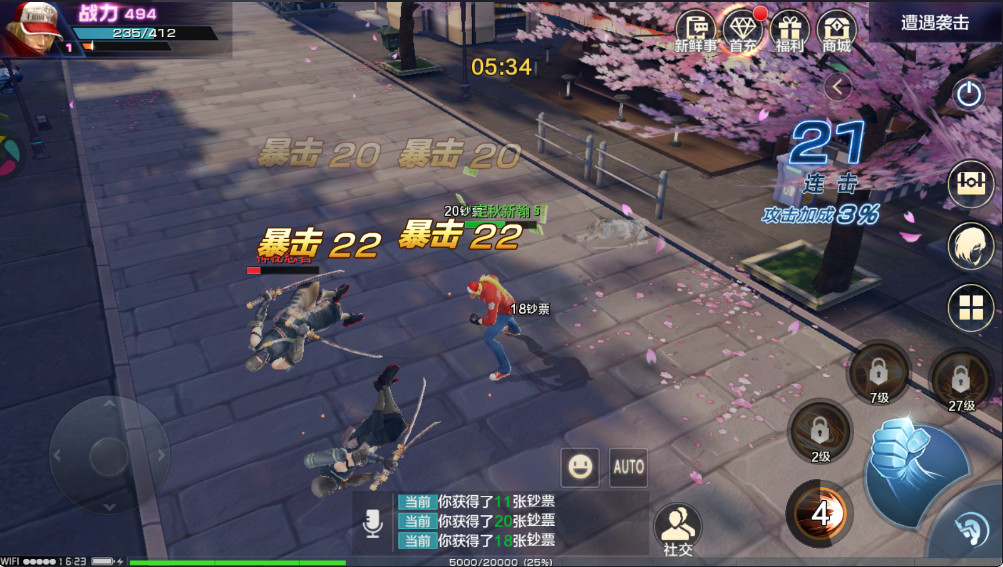This screenshot has height=567, width=1003.
Task: Open the four-square grid menu
Action: coord(970,307)
